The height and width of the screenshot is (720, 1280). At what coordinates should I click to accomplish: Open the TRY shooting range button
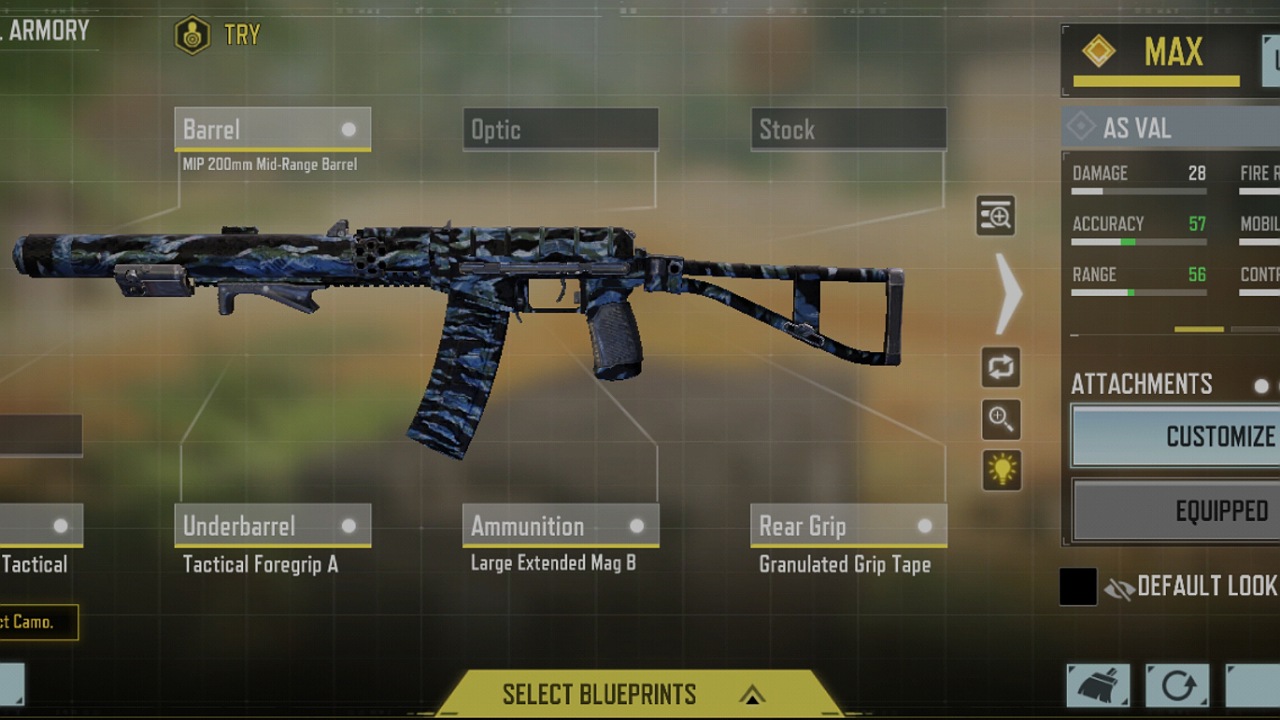click(x=218, y=35)
